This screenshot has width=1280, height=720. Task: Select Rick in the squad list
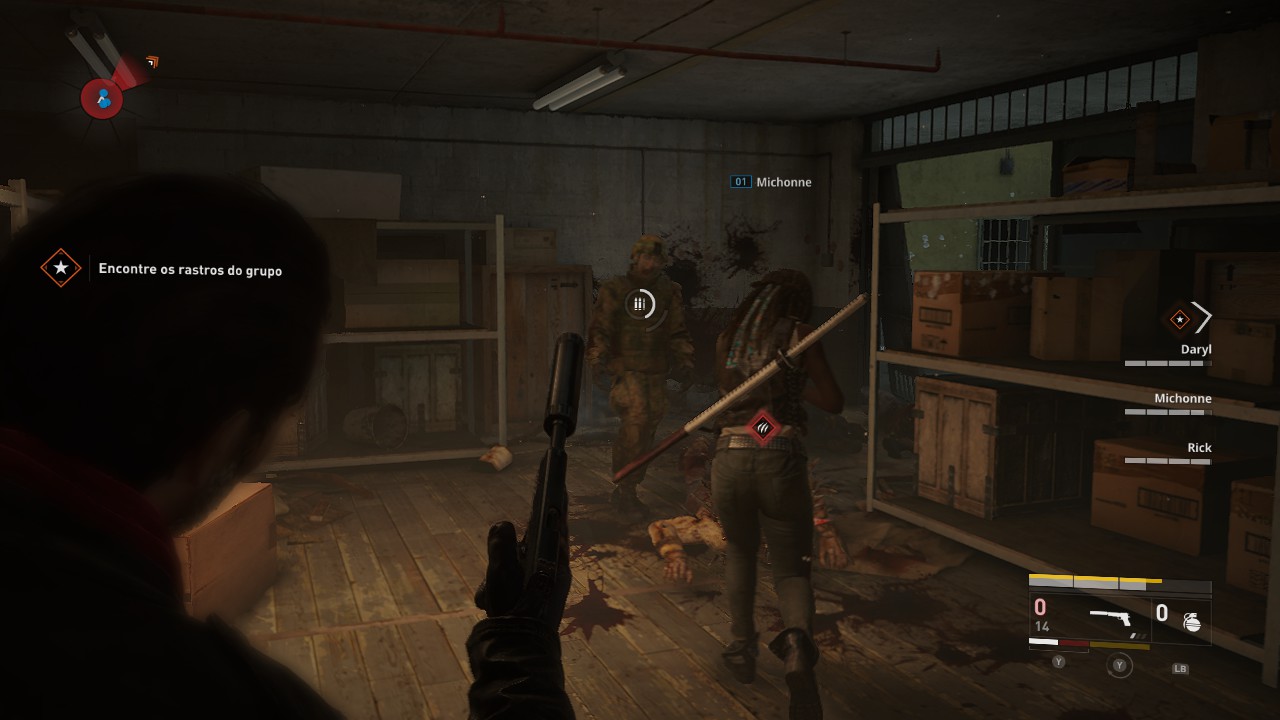click(1198, 448)
